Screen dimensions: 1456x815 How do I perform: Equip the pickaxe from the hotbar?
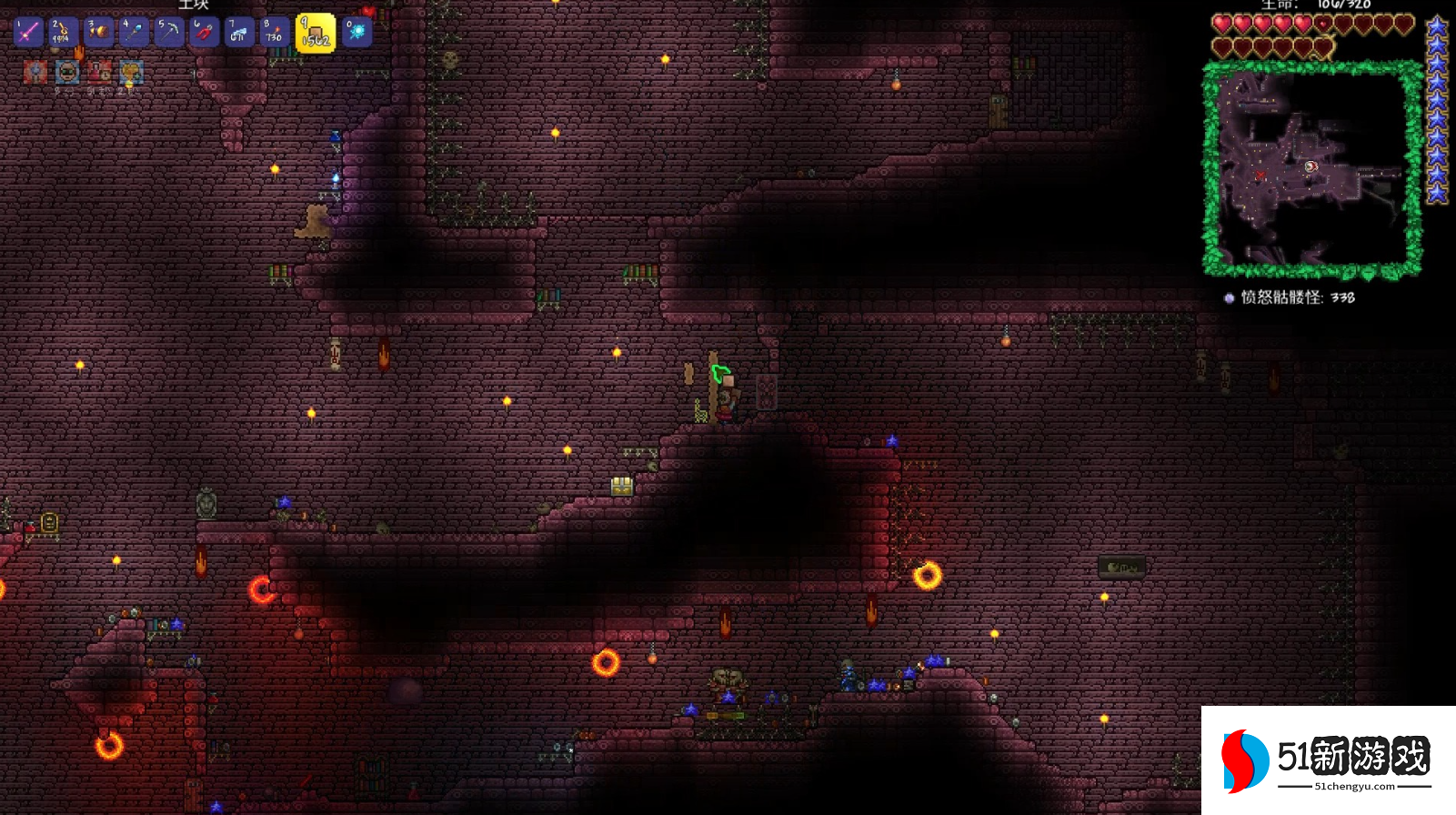click(x=169, y=33)
